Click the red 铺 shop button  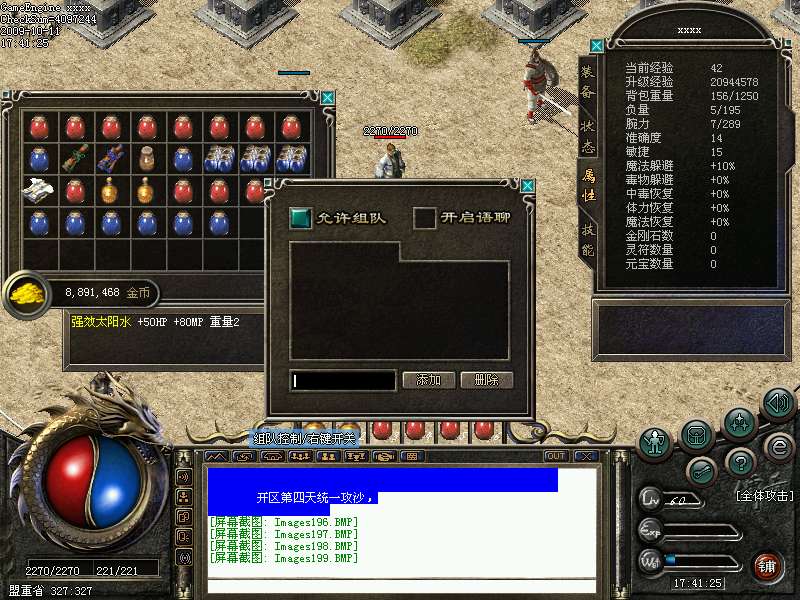point(767,565)
